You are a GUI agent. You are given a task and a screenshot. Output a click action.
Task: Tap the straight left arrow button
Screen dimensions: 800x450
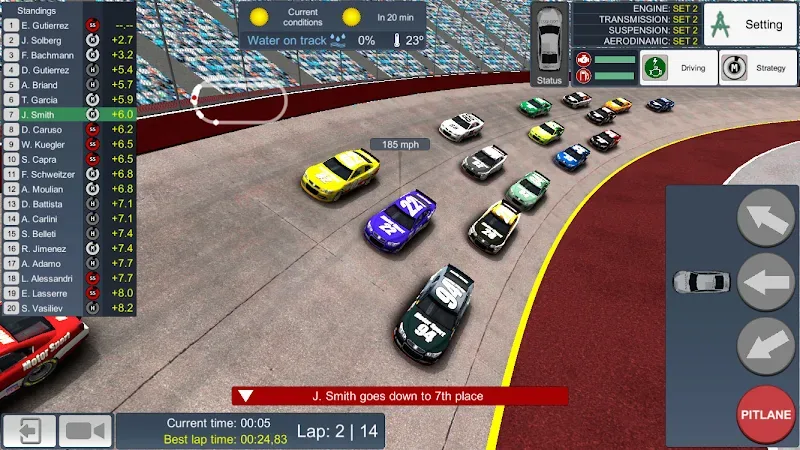[x=766, y=282]
